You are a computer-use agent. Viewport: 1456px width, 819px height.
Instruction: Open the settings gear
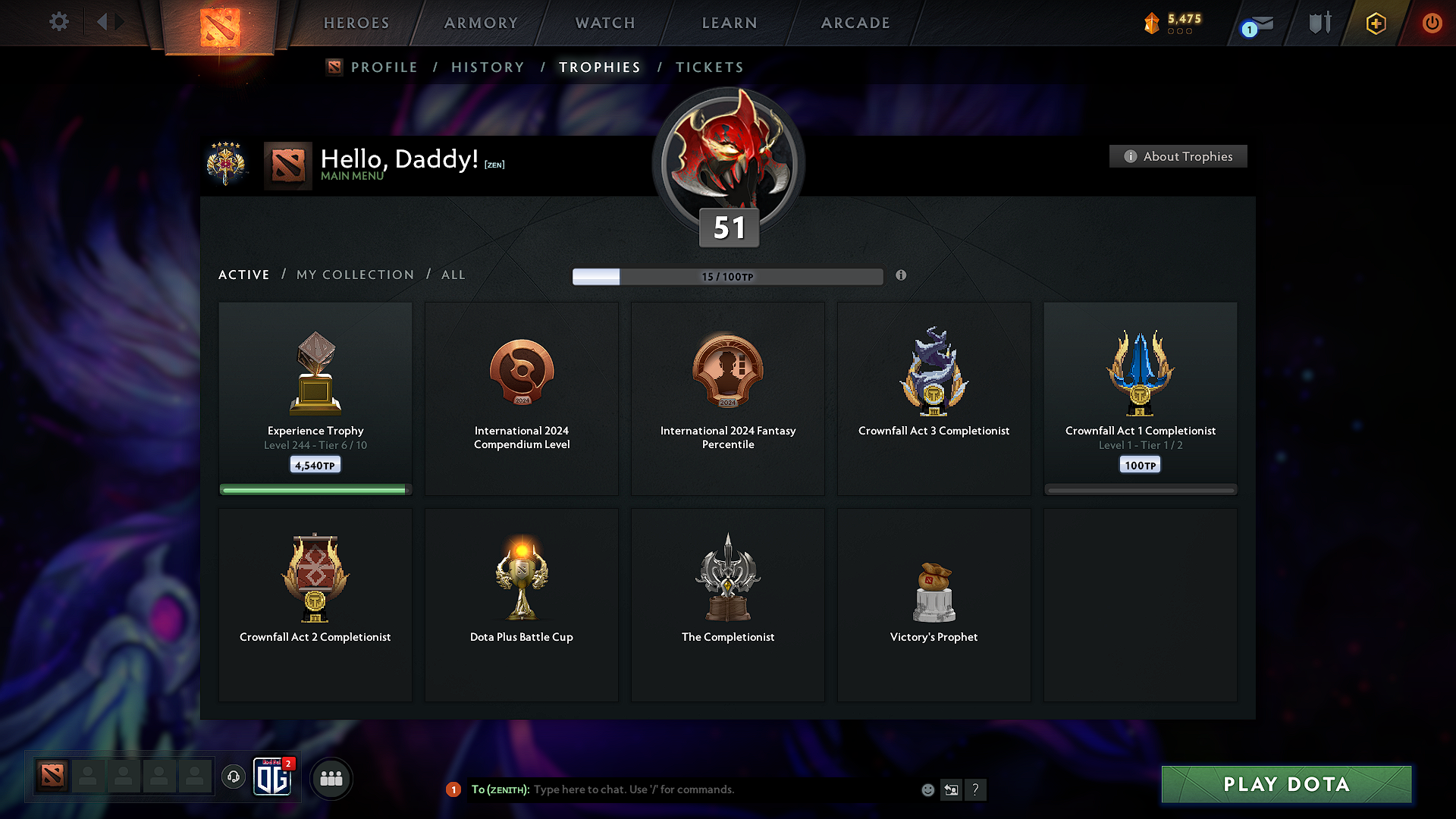pyautogui.click(x=58, y=22)
